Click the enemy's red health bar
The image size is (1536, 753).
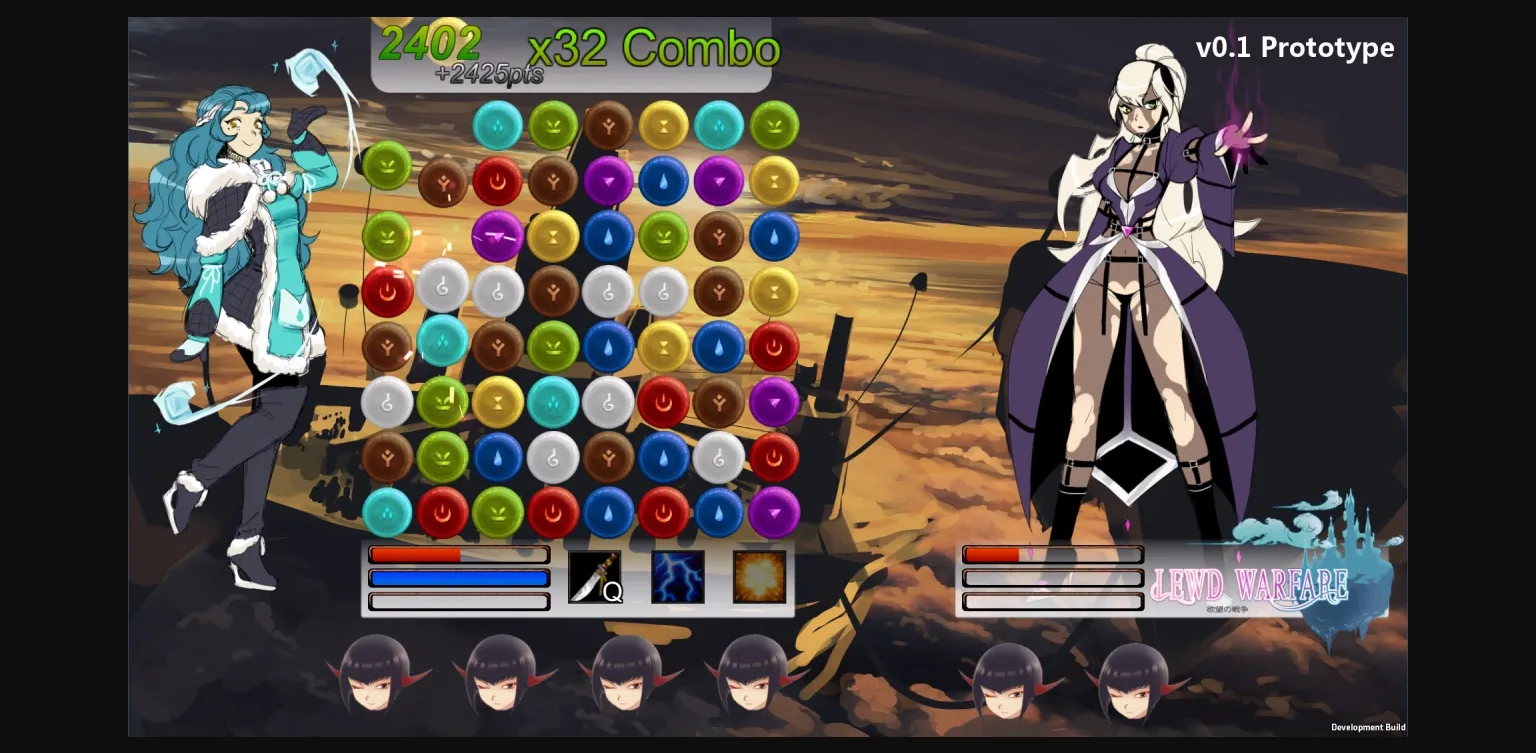coord(1052,554)
